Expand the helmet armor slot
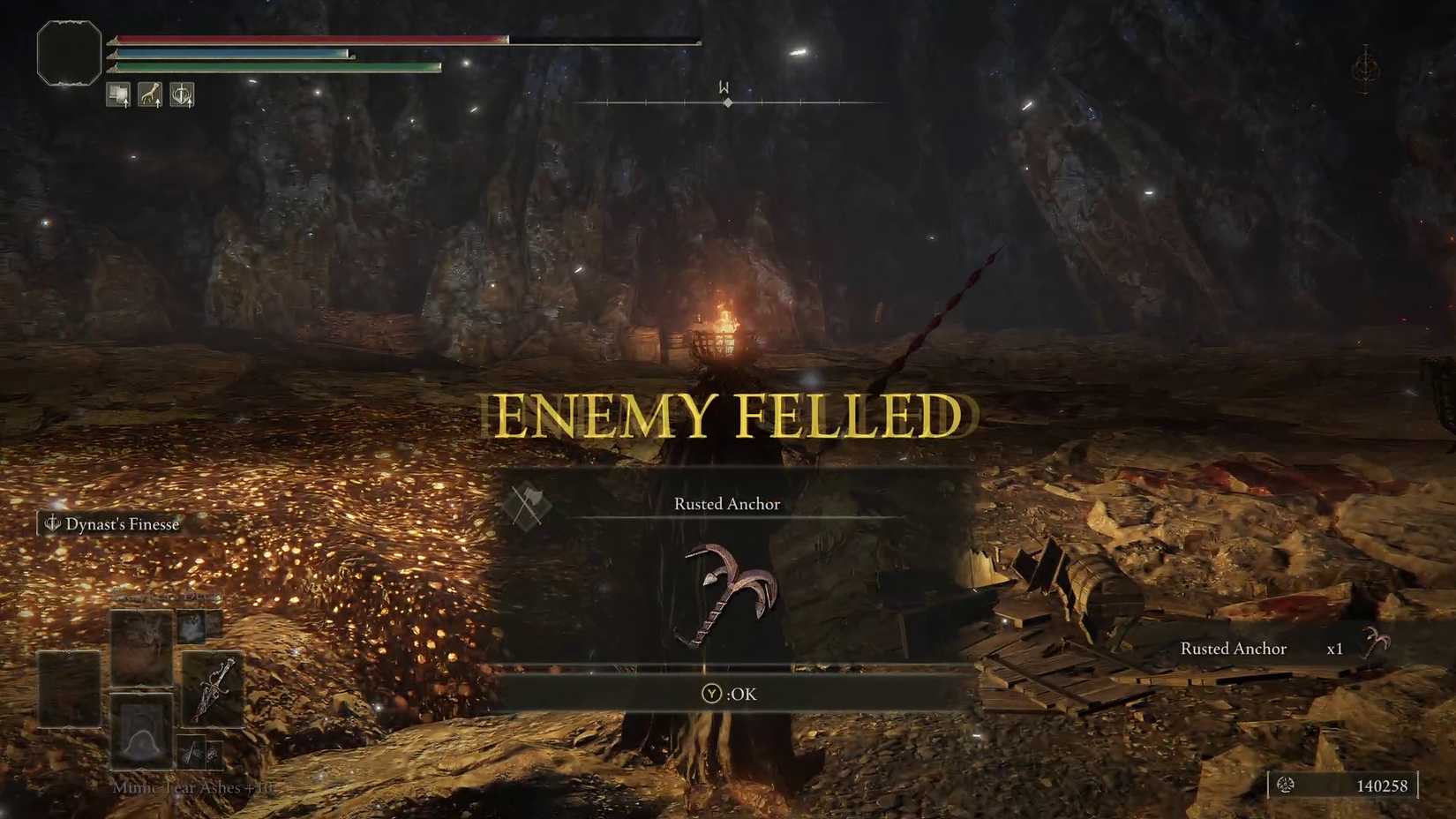The image size is (1456, 819). pyautogui.click(x=141, y=734)
